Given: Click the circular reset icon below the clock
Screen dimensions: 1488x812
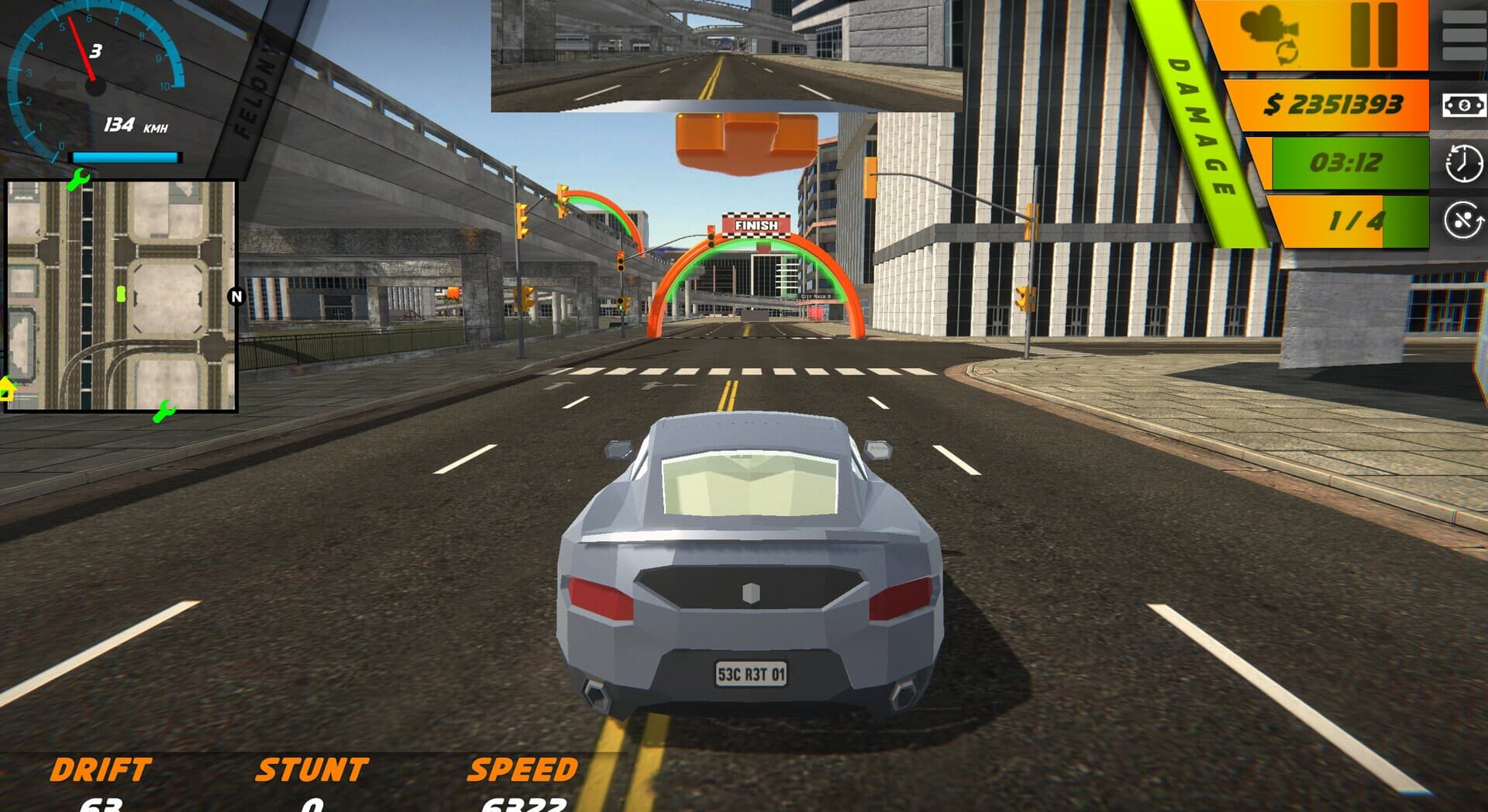Looking at the screenshot, I should [x=1463, y=220].
